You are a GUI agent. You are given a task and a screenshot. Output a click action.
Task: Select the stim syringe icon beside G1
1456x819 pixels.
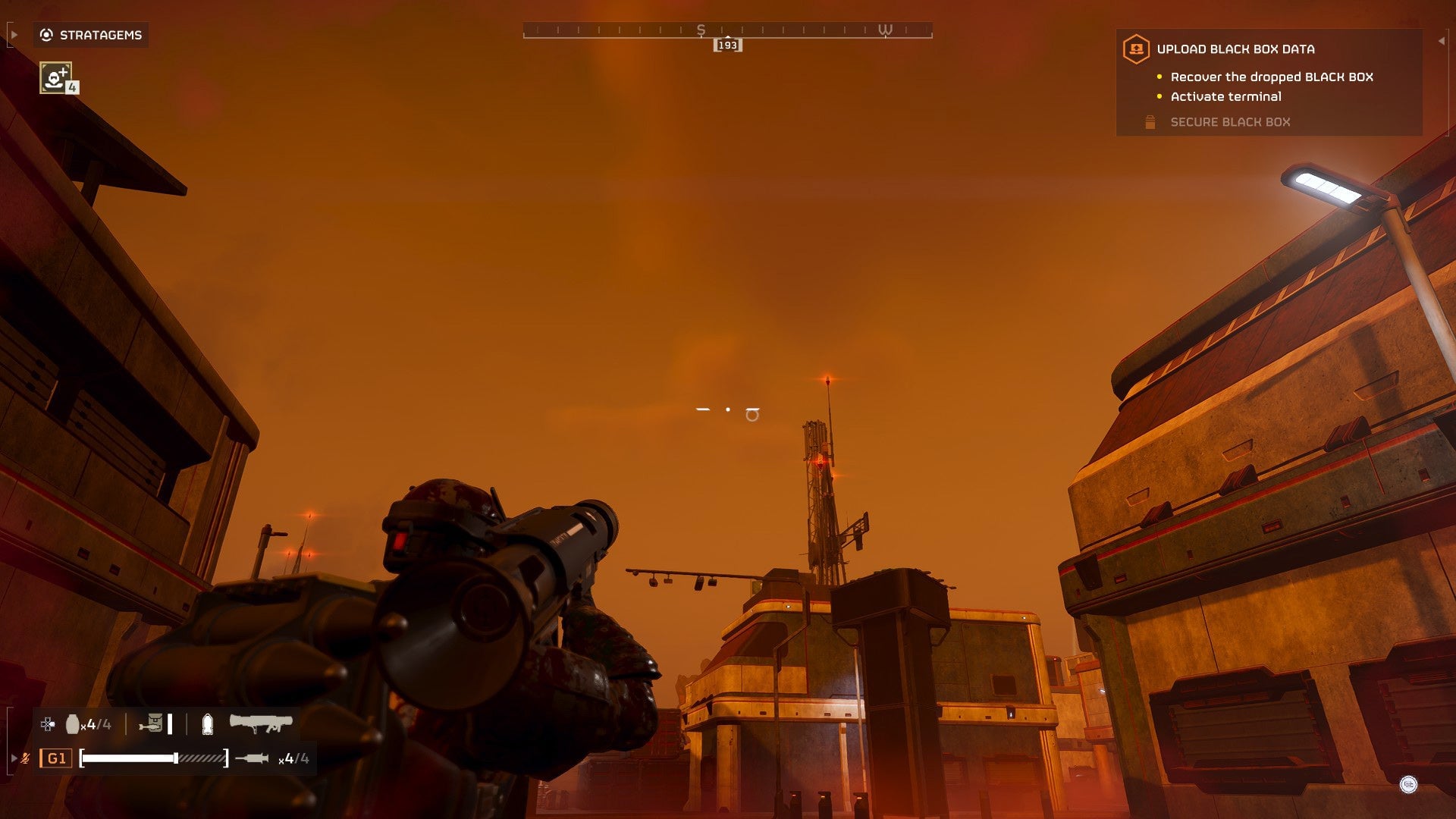tap(252, 760)
